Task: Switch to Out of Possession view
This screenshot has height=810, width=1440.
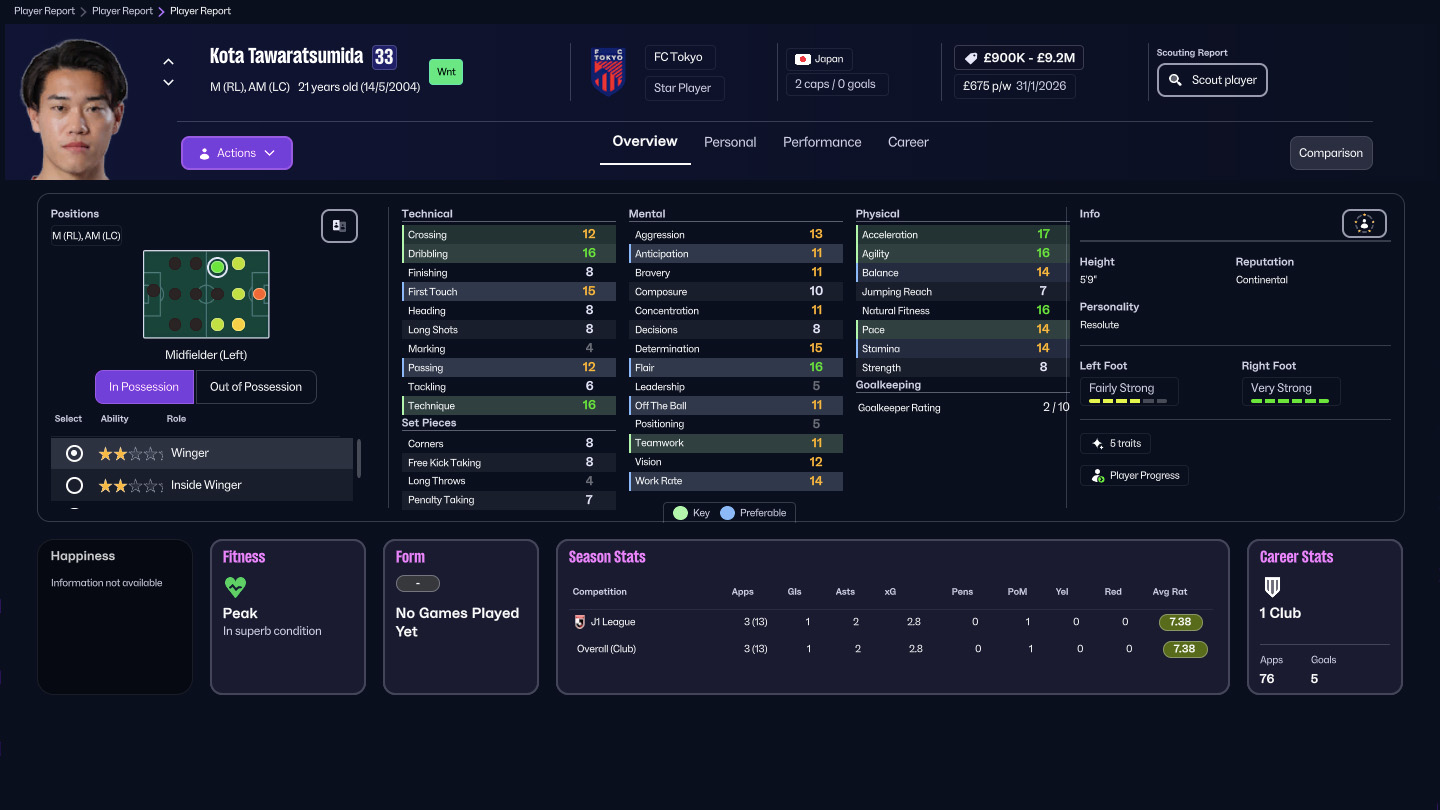Action: click(256, 387)
